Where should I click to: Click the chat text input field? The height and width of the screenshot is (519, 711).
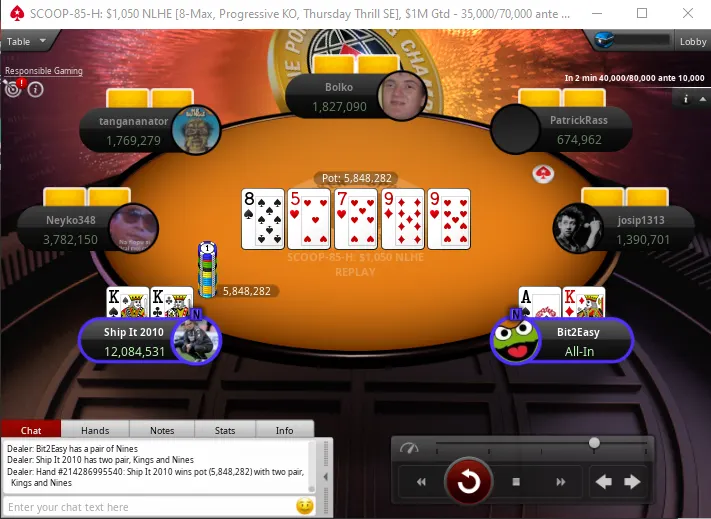pos(148,507)
